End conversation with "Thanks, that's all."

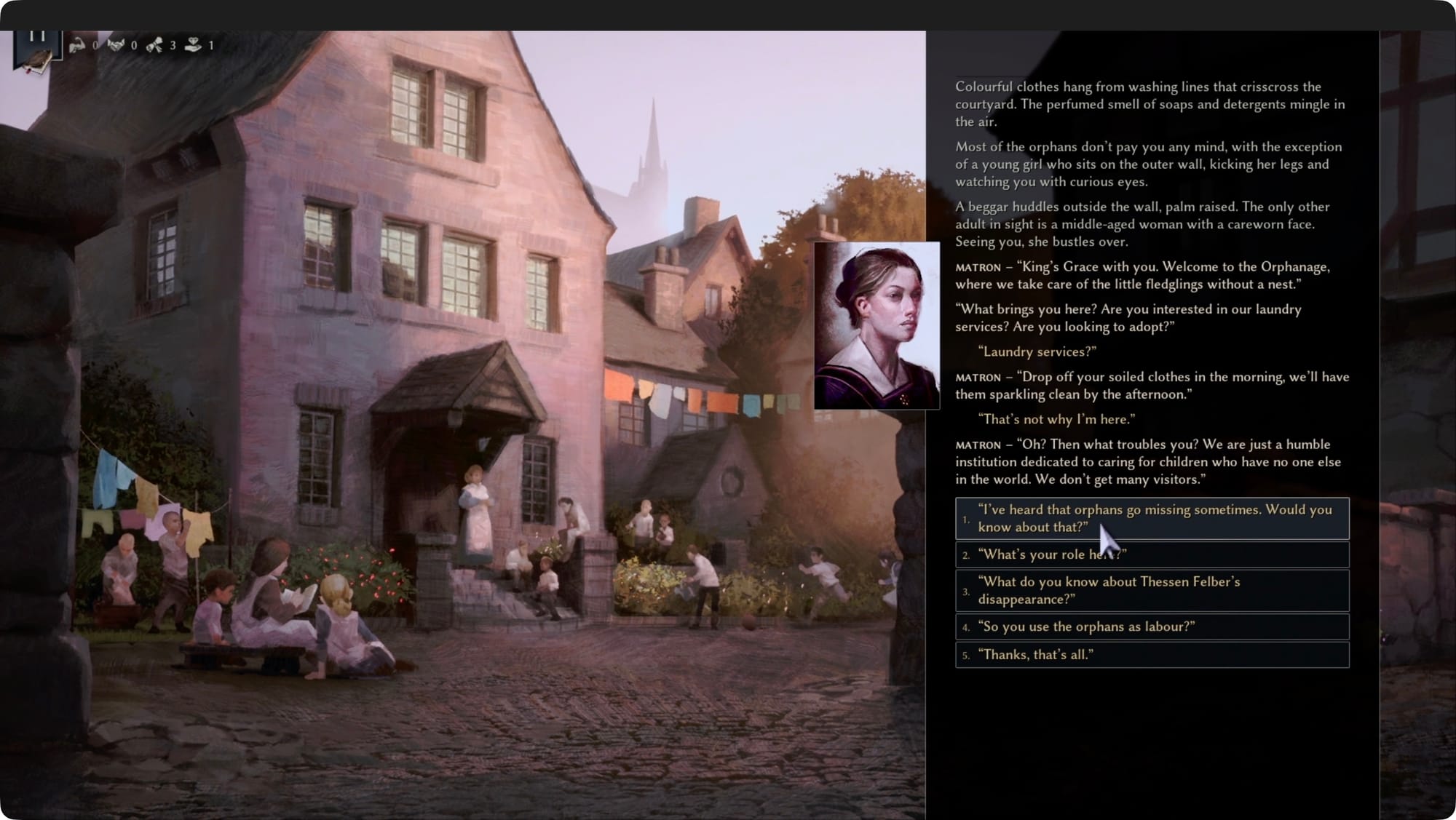pyautogui.click(x=1152, y=655)
